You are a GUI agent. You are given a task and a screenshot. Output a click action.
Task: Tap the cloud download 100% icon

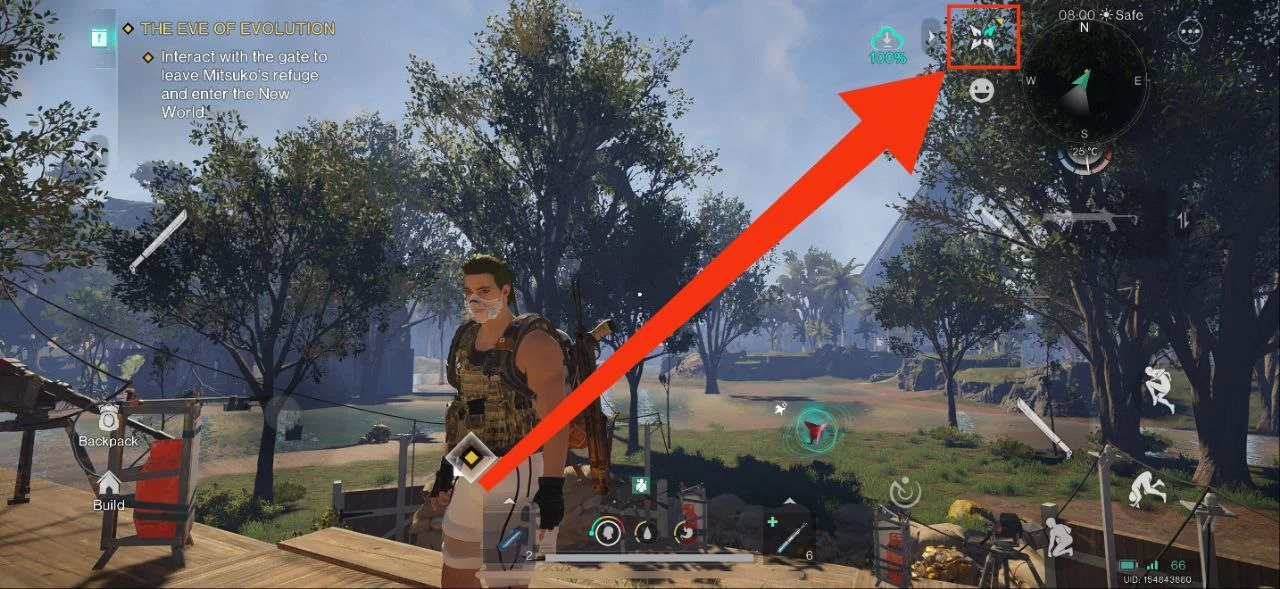887,45
